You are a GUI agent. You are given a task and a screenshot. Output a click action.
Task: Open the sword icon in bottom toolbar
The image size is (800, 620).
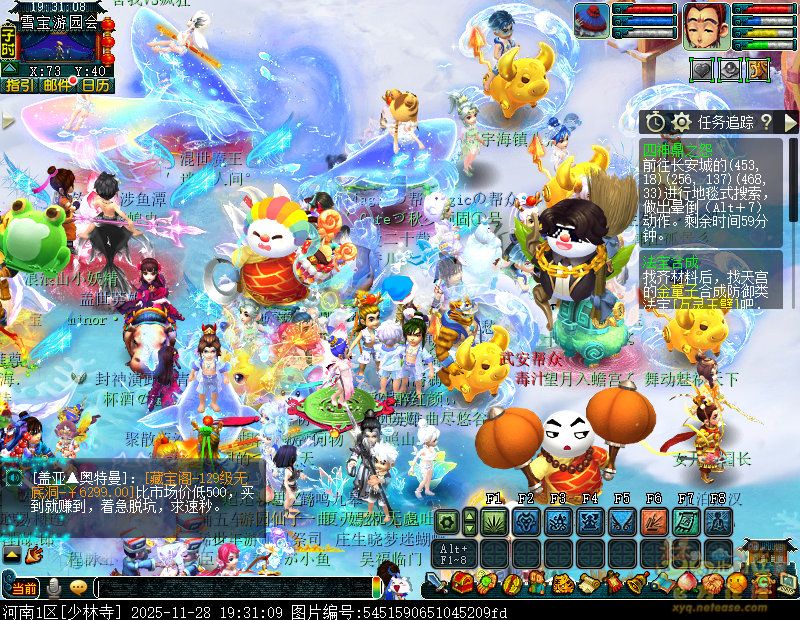click(437, 582)
